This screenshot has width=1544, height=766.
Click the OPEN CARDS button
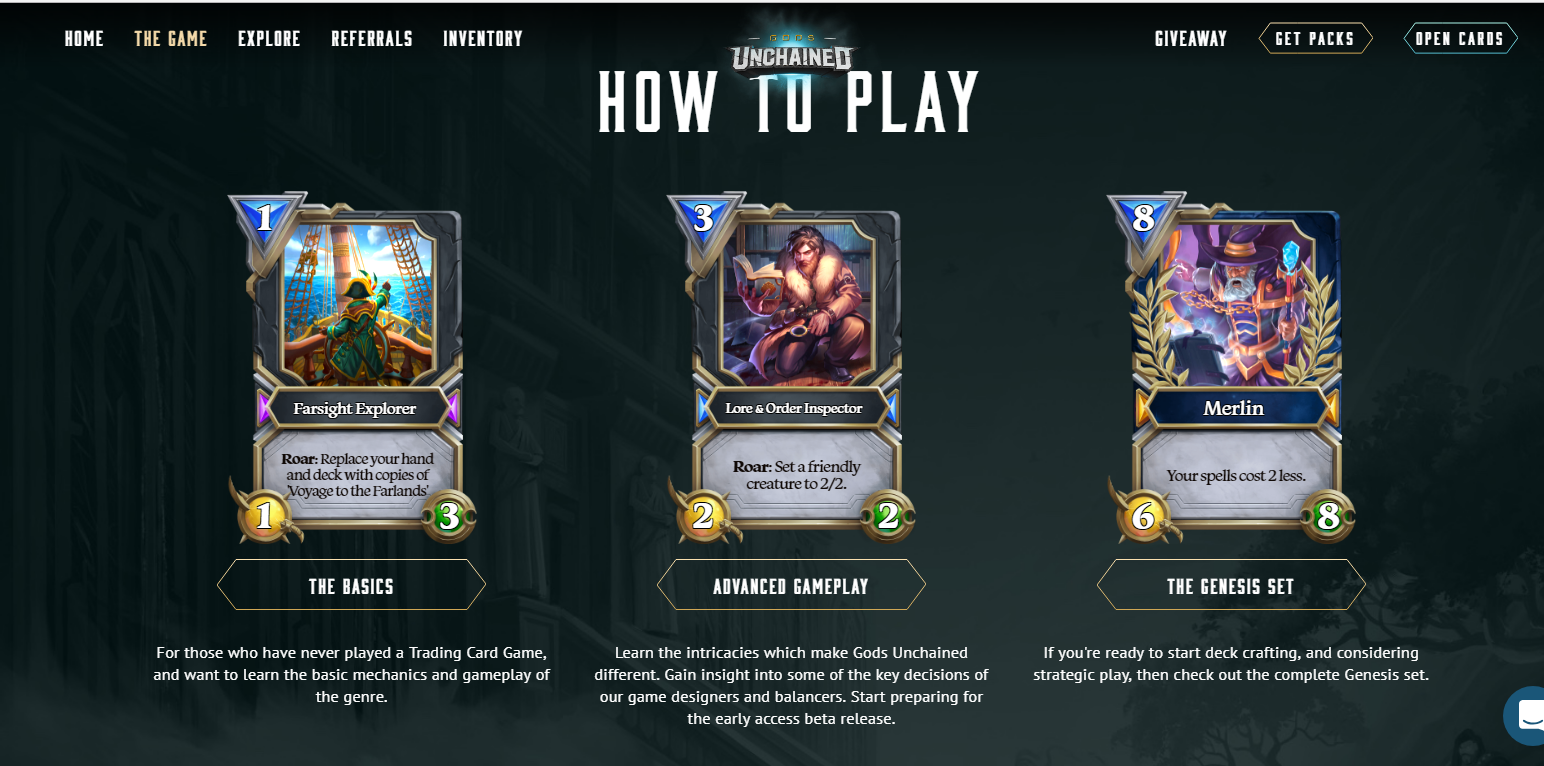1460,38
